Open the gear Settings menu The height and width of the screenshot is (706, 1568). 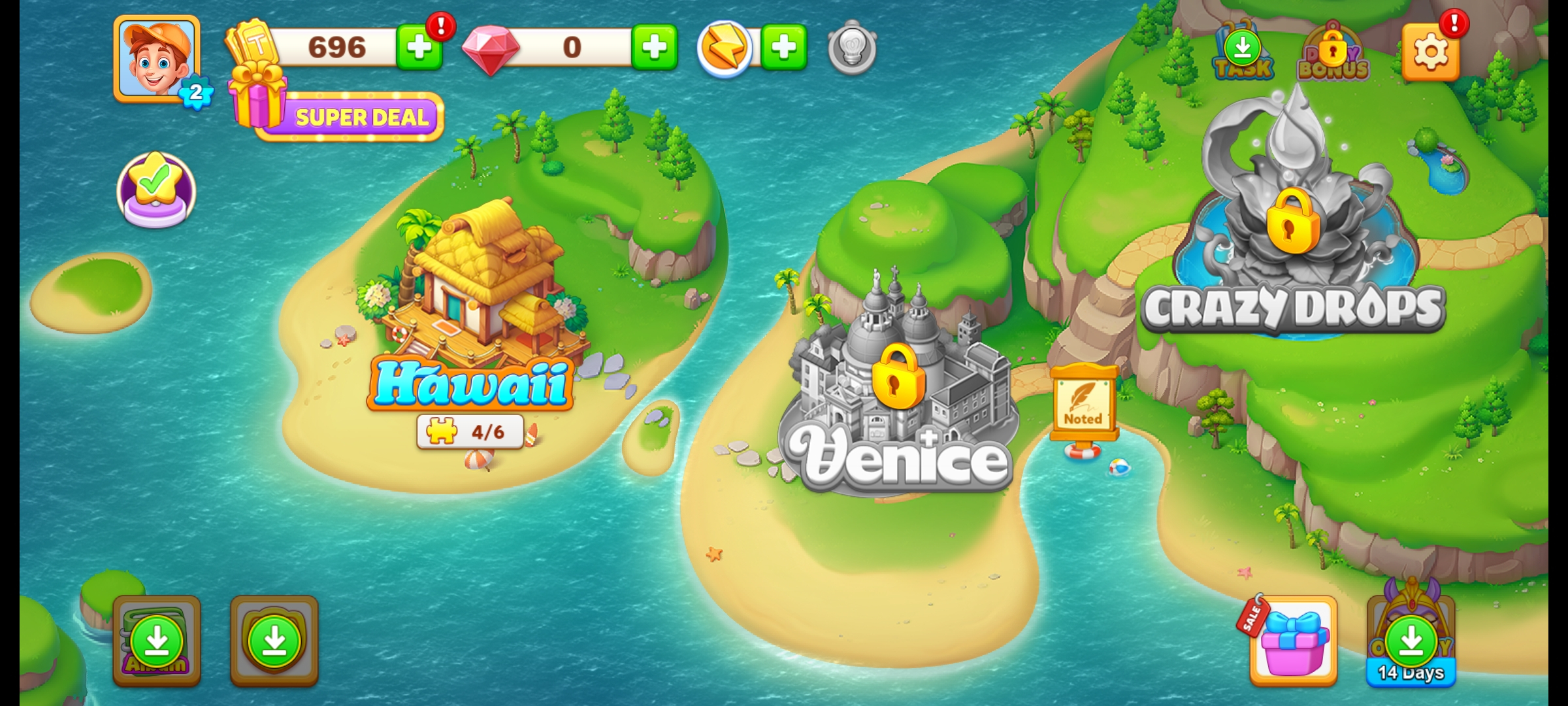(1431, 52)
